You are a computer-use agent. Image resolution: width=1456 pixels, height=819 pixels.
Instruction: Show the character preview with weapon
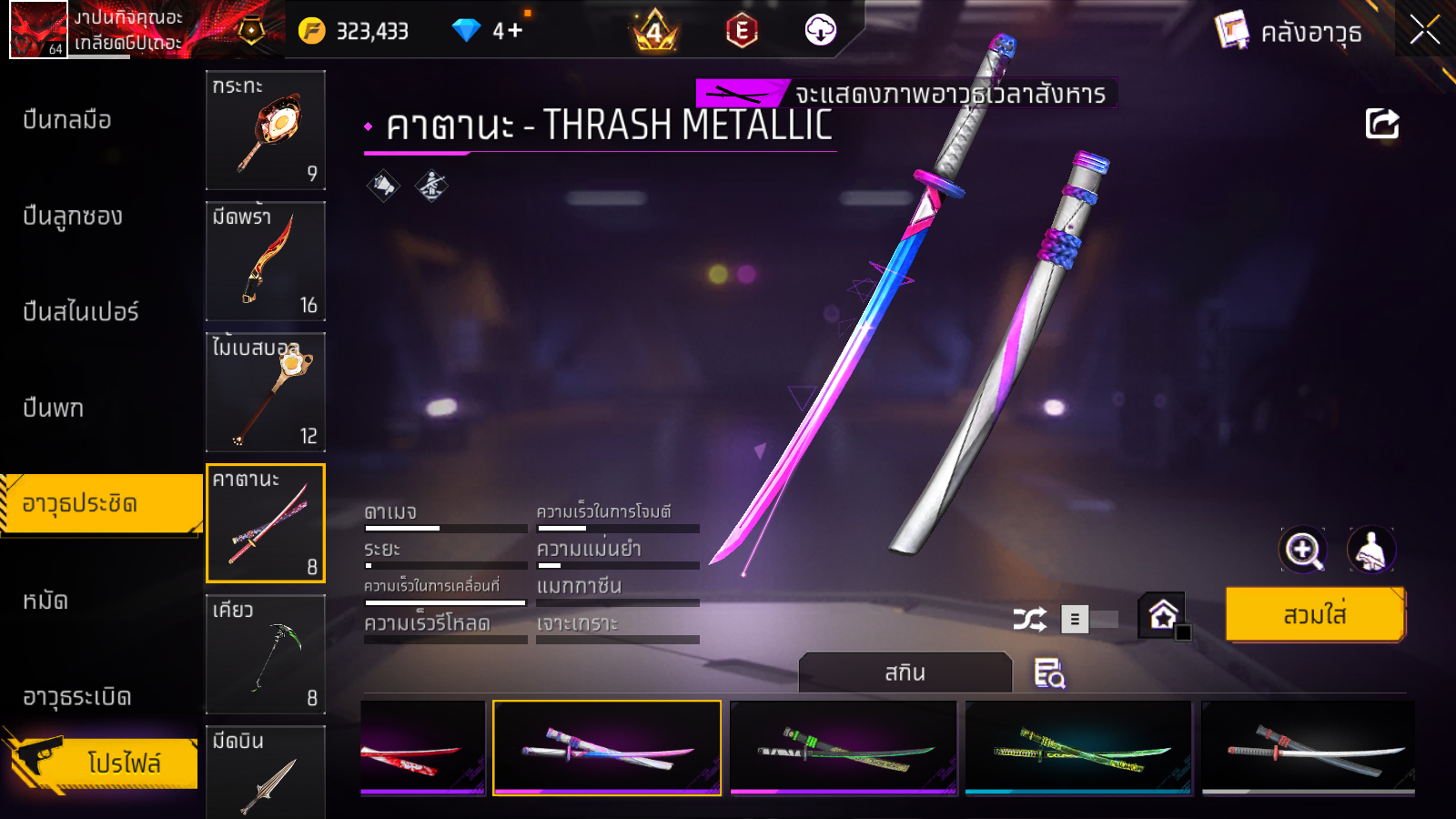click(x=1370, y=550)
